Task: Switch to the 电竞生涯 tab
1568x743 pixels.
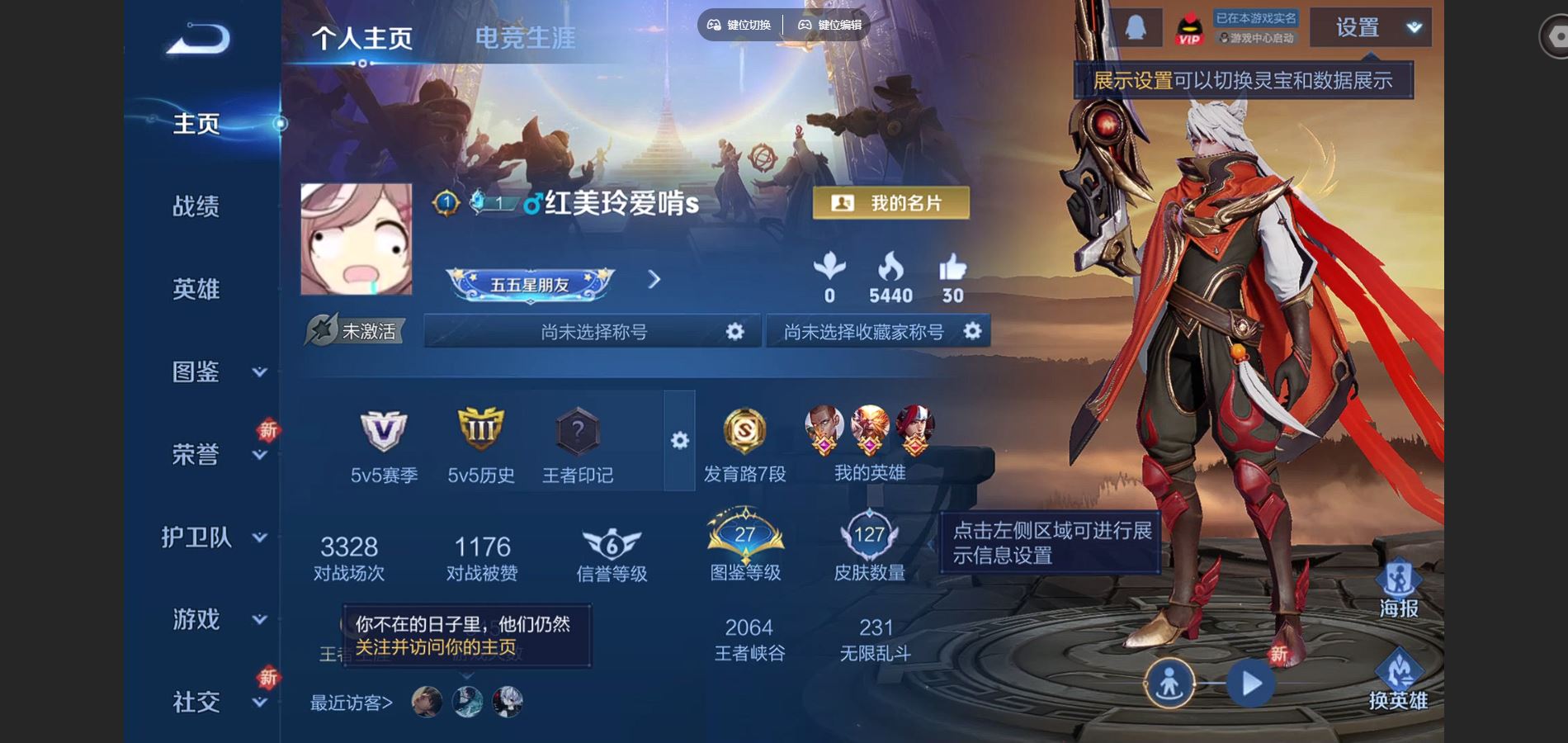Action: tap(527, 37)
